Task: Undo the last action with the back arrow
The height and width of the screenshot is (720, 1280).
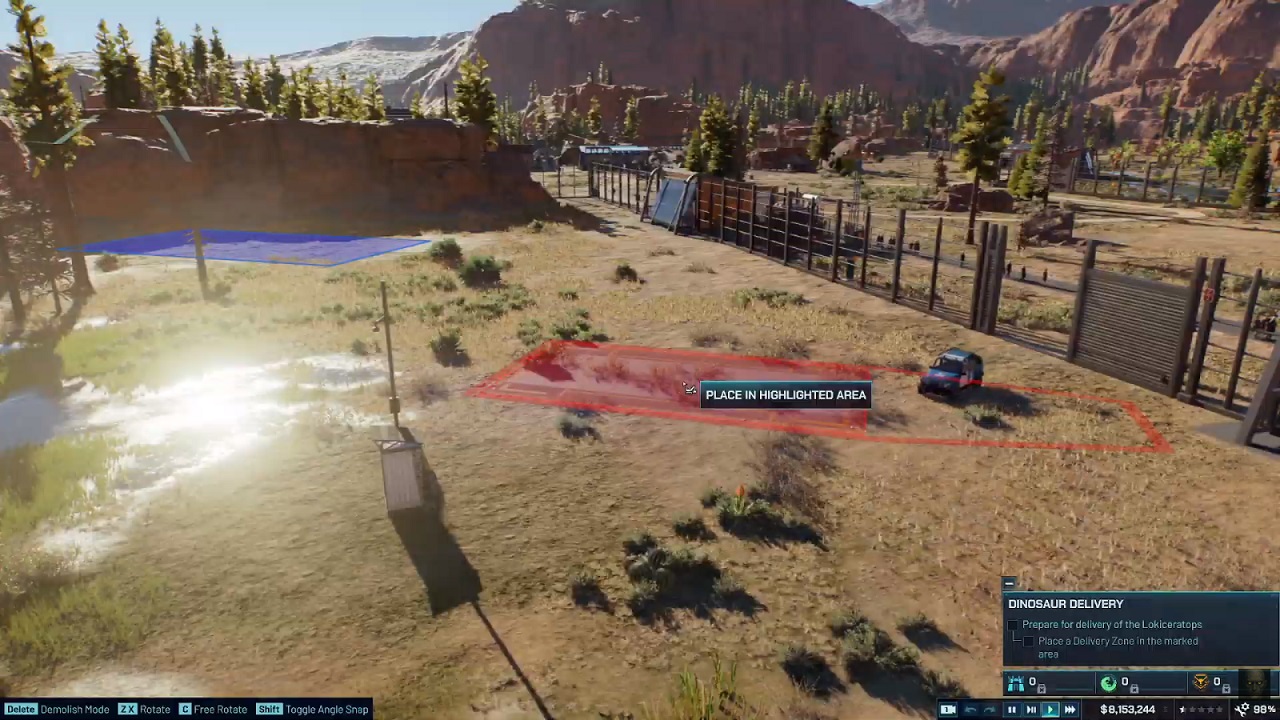Action: pos(970,710)
